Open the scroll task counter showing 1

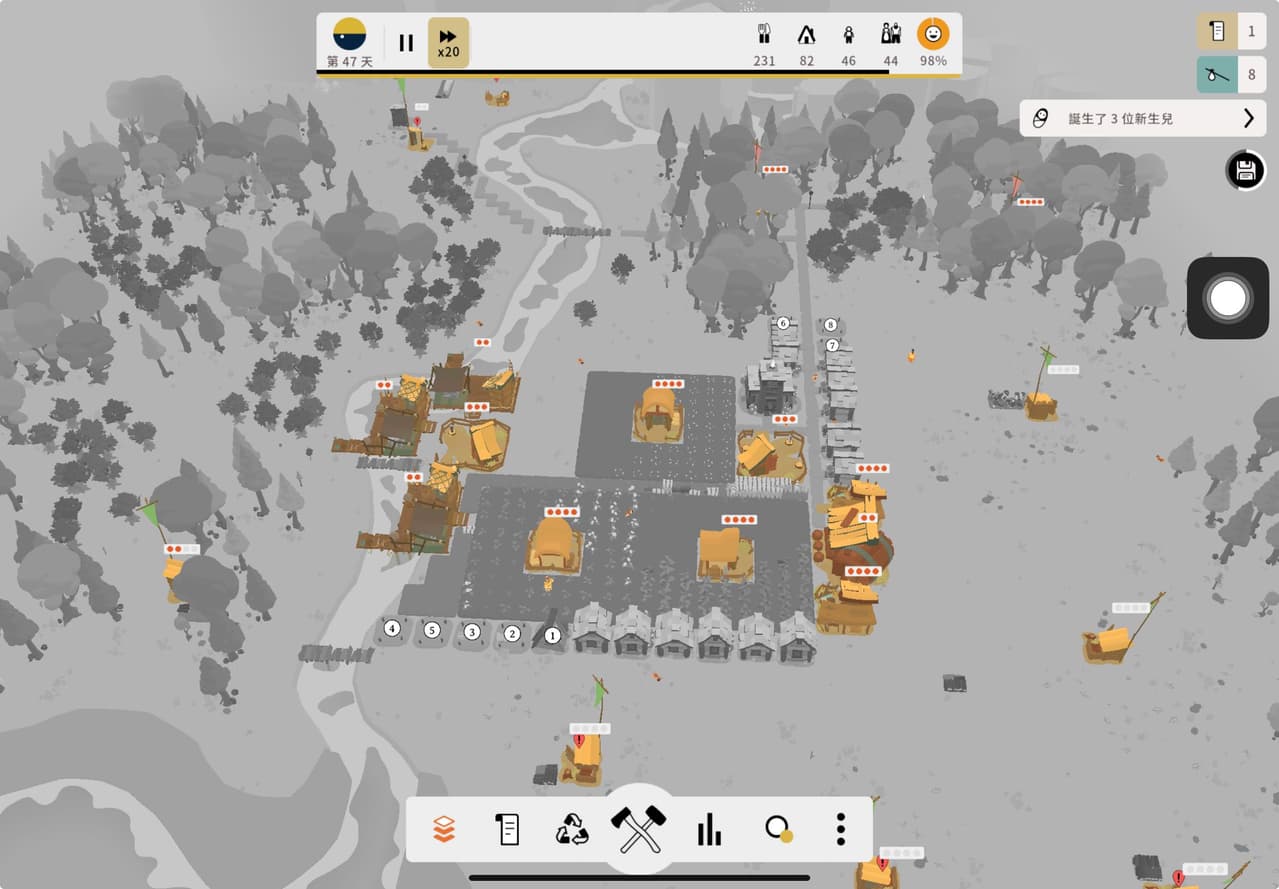[1232, 32]
